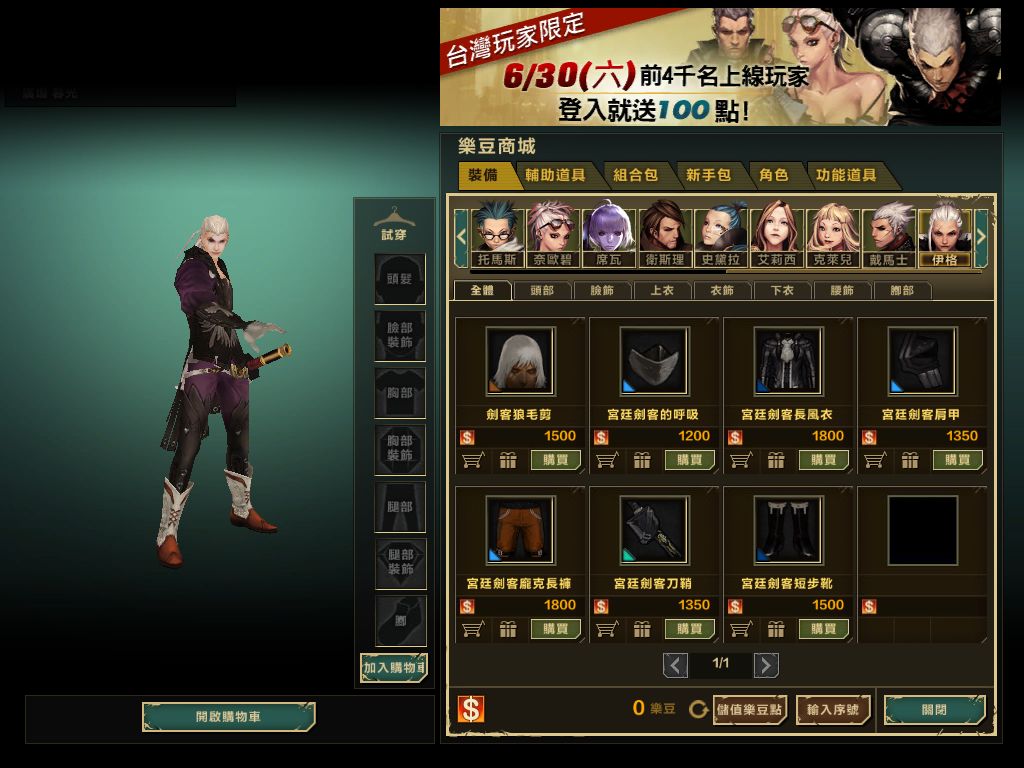Switch to the 輔助道具 shop tab

point(556,175)
